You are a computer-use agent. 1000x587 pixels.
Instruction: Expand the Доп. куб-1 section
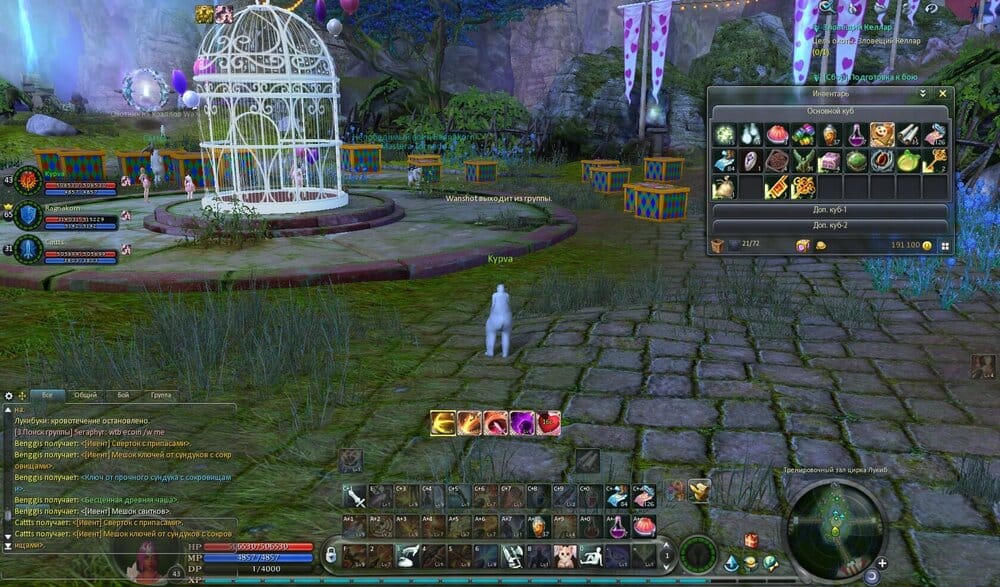(x=830, y=211)
